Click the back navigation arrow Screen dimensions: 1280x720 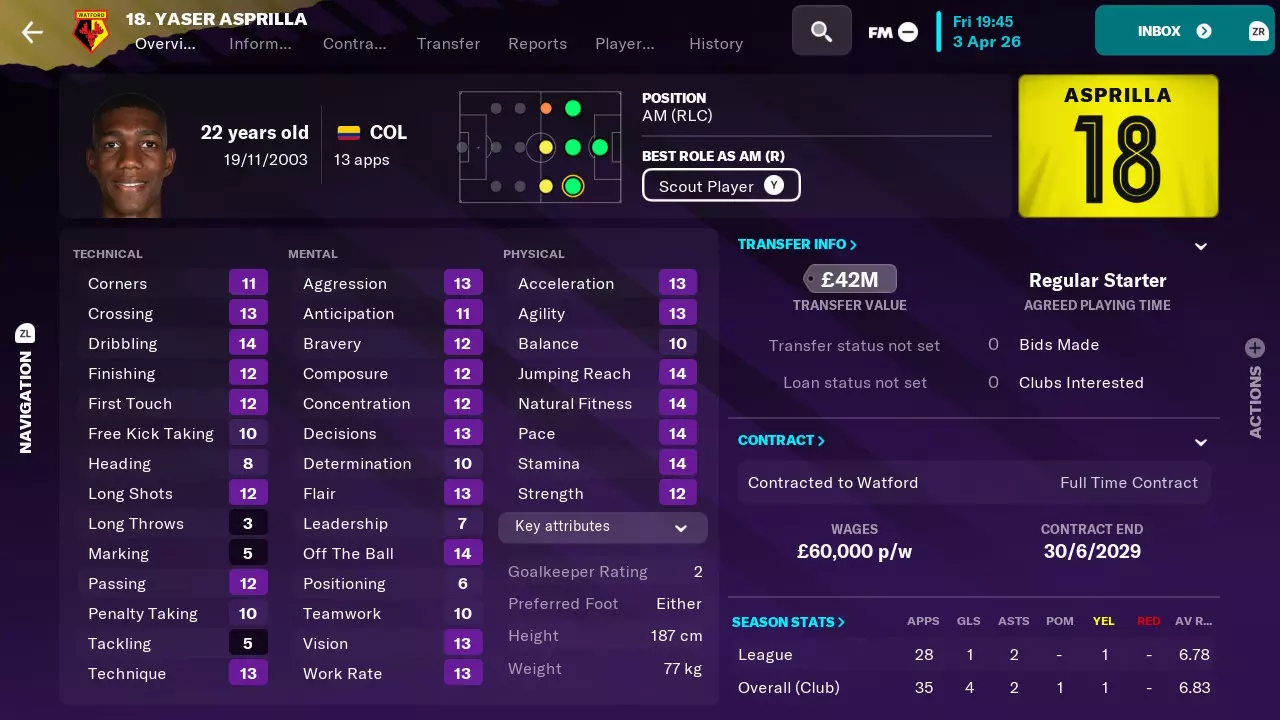click(31, 31)
